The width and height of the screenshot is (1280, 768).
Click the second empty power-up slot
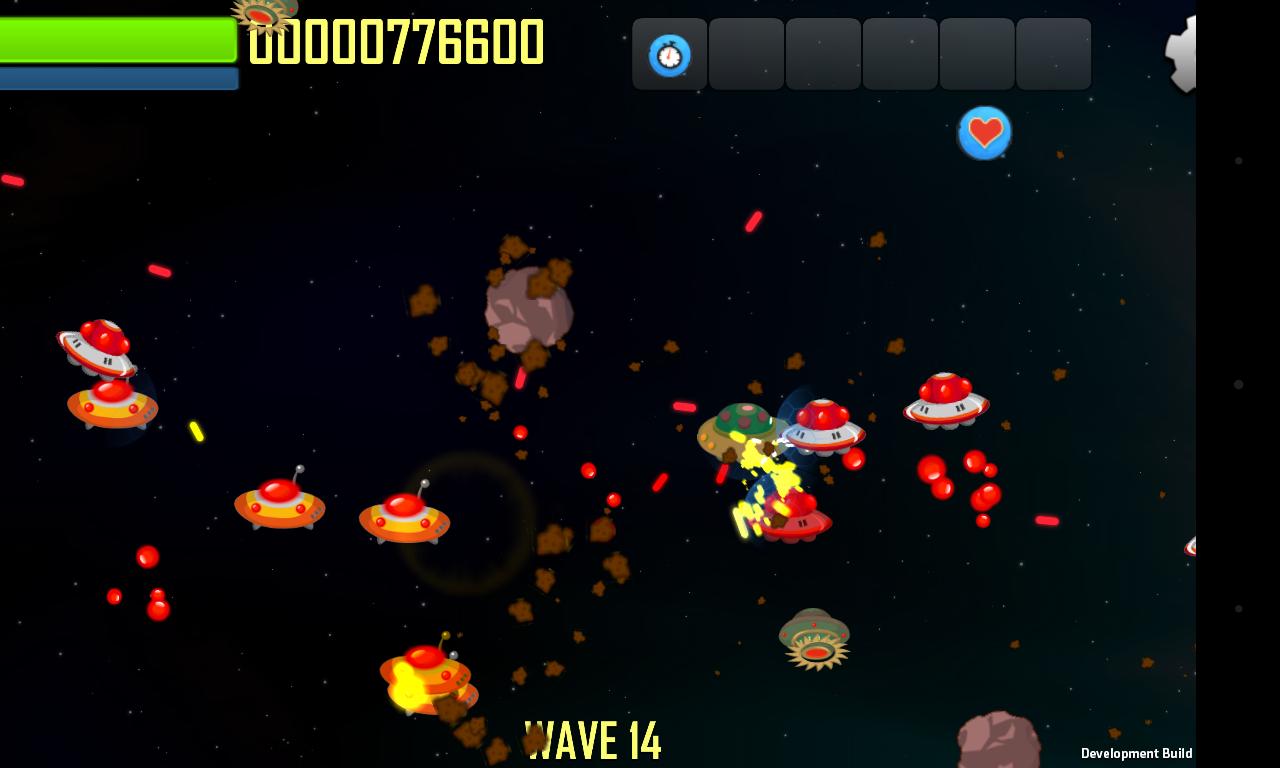pos(746,54)
